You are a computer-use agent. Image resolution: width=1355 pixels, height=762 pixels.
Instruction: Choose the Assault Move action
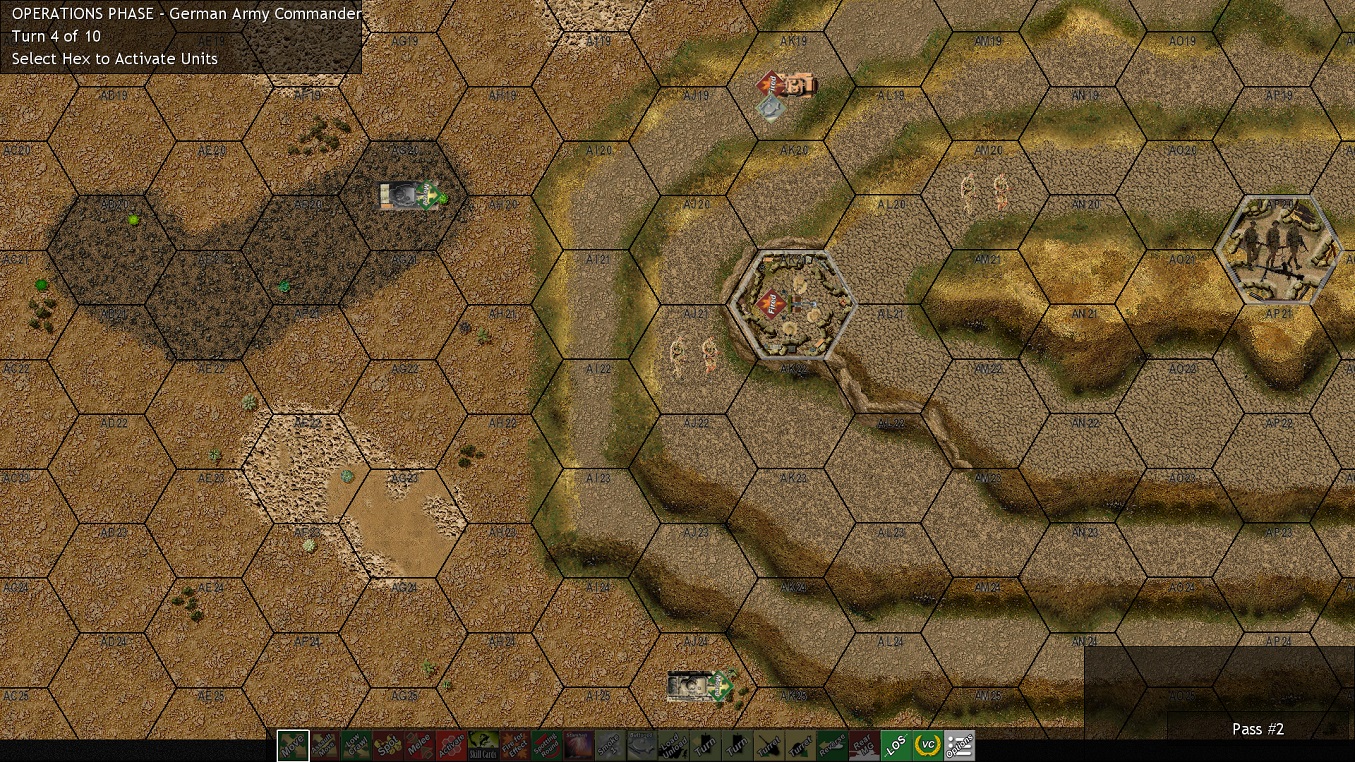pyautogui.click(x=323, y=745)
